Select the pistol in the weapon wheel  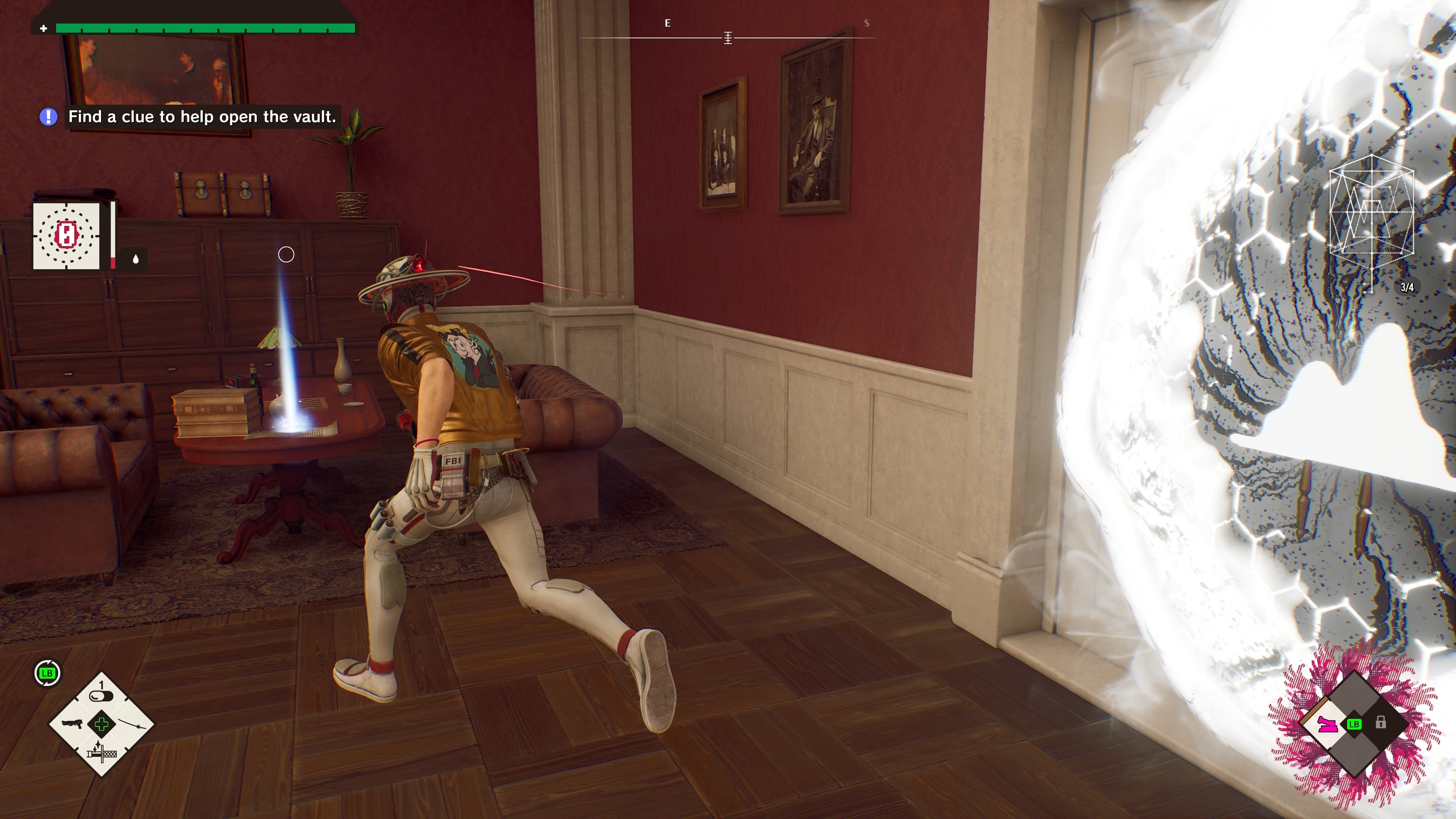click(x=72, y=724)
